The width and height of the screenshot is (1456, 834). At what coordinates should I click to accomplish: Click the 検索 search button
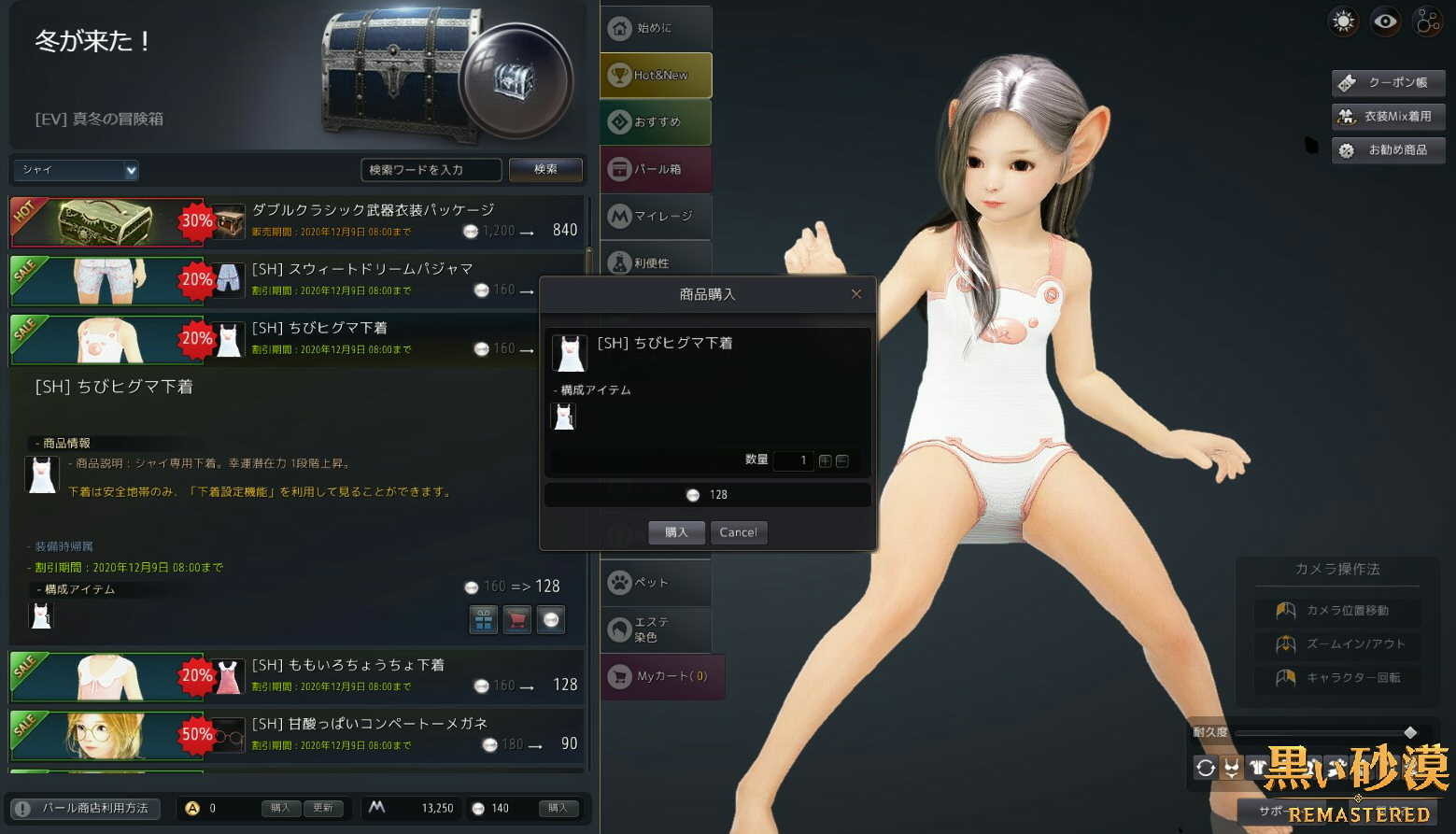pyautogui.click(x=544, y=169)
